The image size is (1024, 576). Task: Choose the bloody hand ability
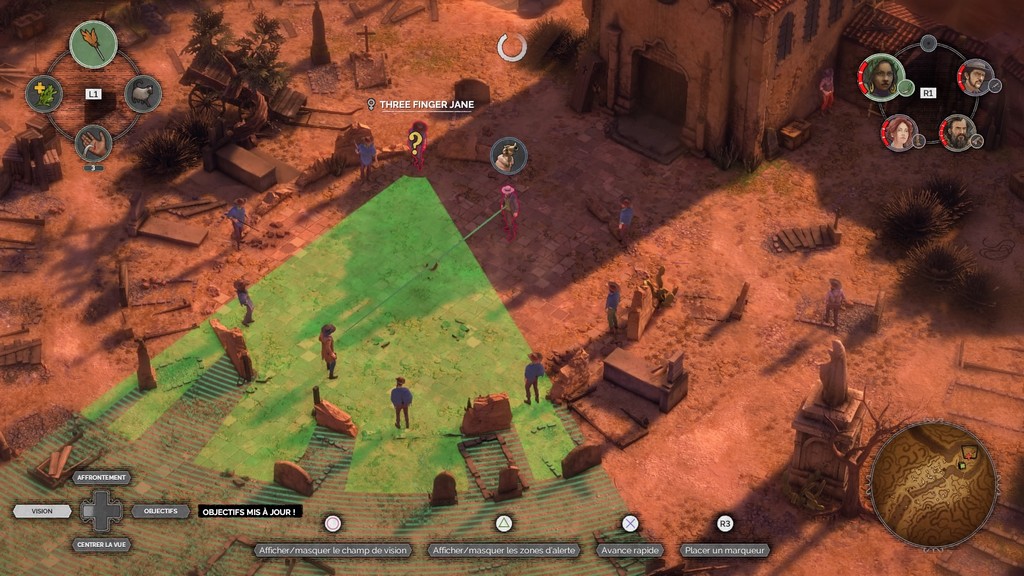coord(93,142)
